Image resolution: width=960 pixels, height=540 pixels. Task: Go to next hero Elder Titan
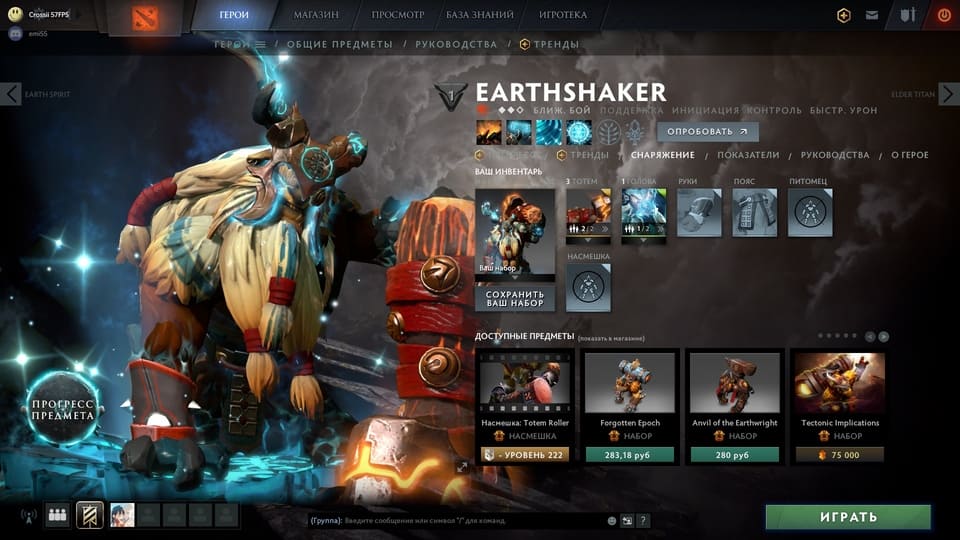click(948, 95)
